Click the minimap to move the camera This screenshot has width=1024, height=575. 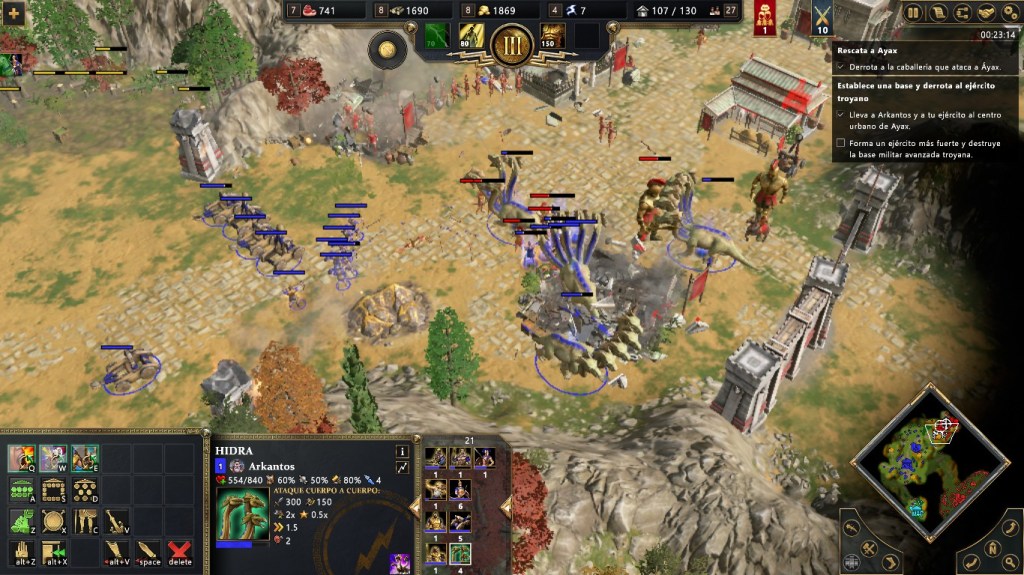click(x=930, y=463)
